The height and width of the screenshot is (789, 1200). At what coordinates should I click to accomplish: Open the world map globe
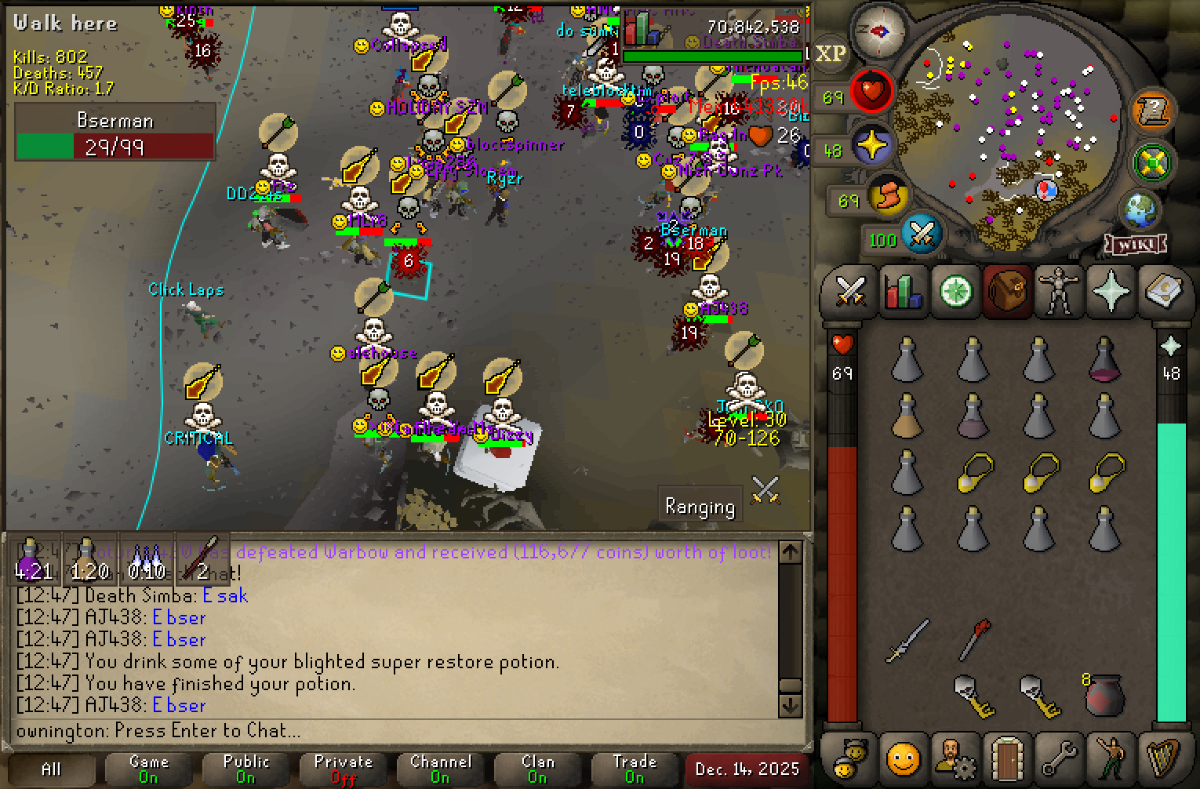point(1140,209)
